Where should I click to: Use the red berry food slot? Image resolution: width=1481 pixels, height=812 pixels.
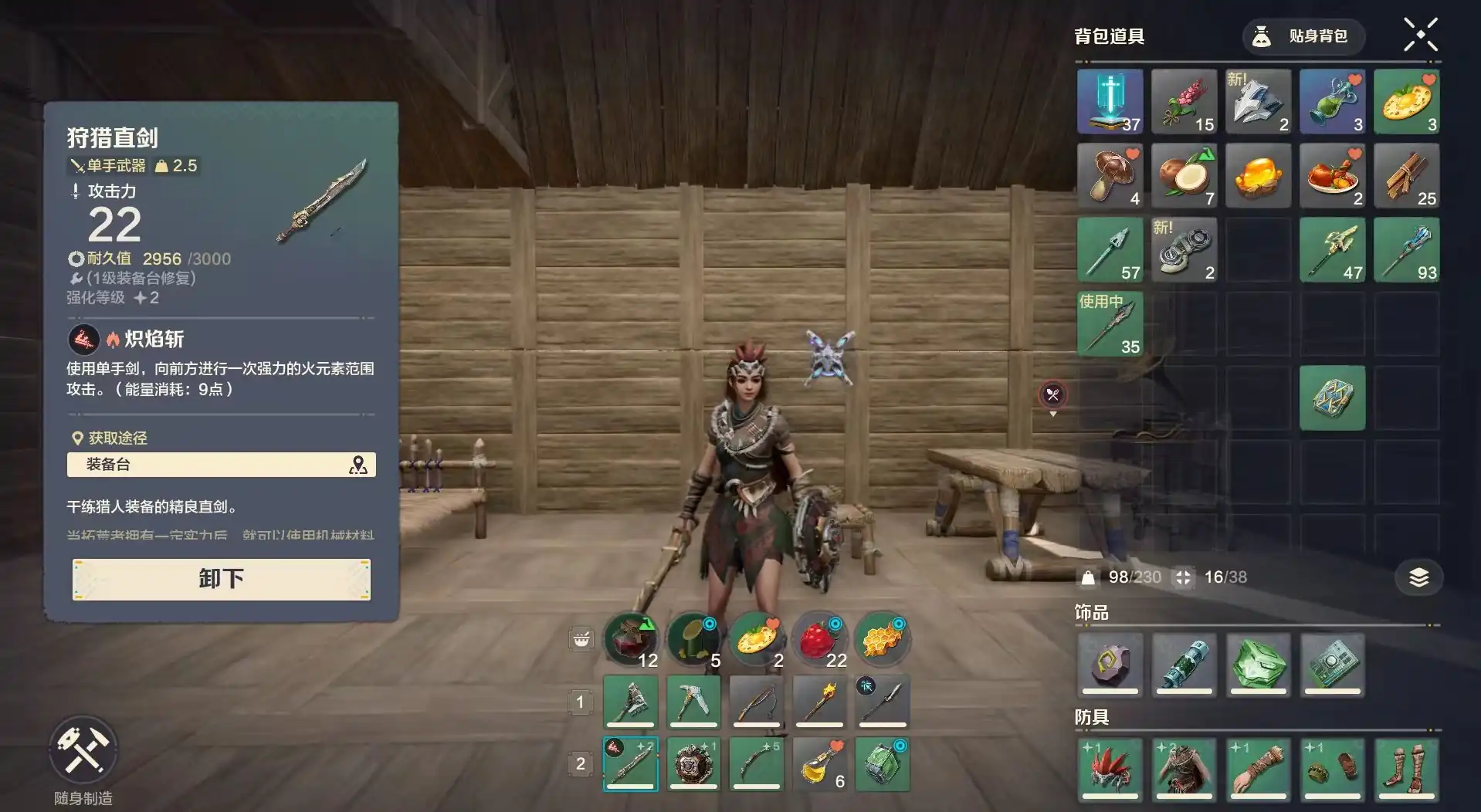click(819, 639)
